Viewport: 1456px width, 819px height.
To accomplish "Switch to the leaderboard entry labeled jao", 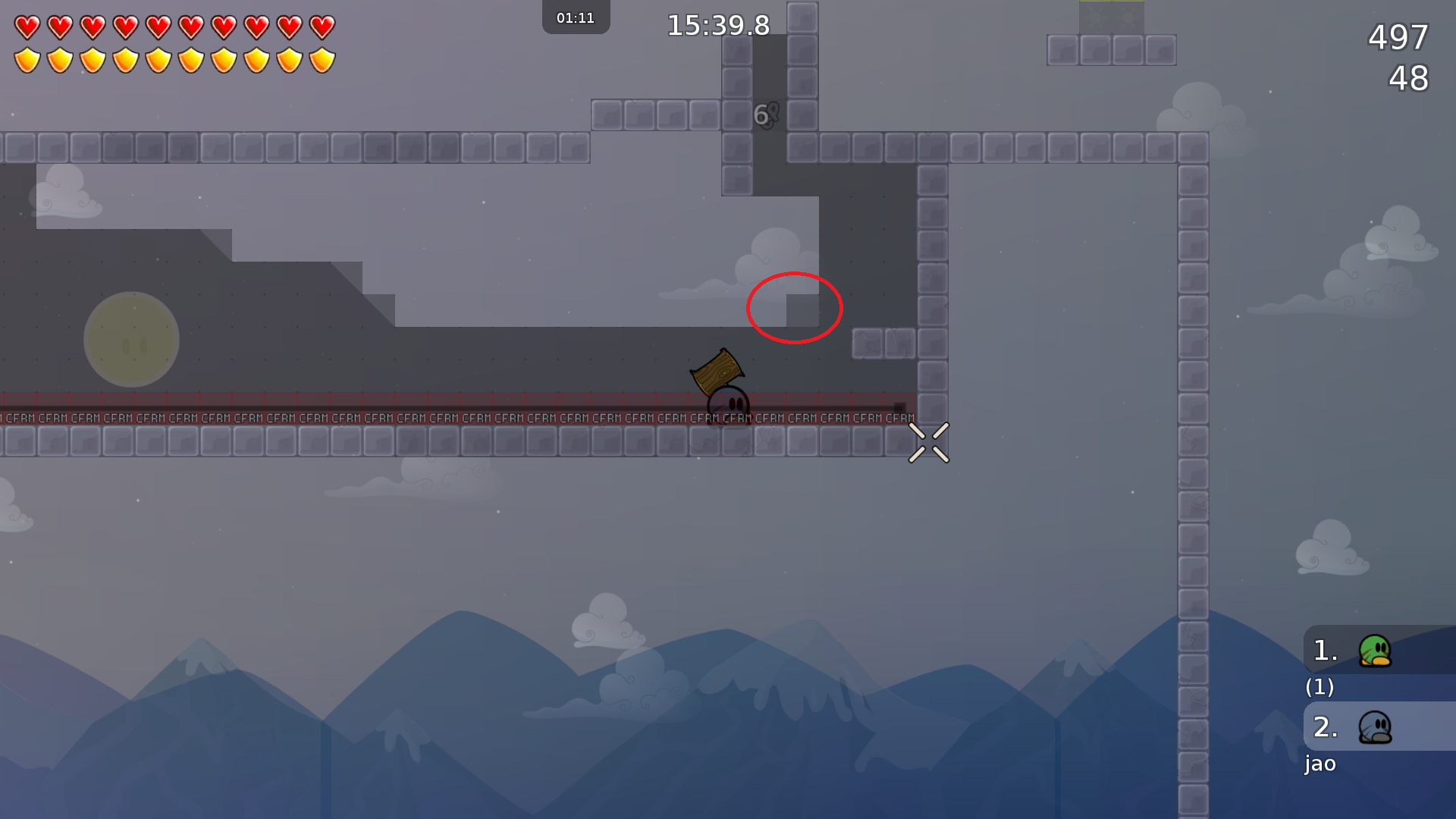I will point(1320,764).
